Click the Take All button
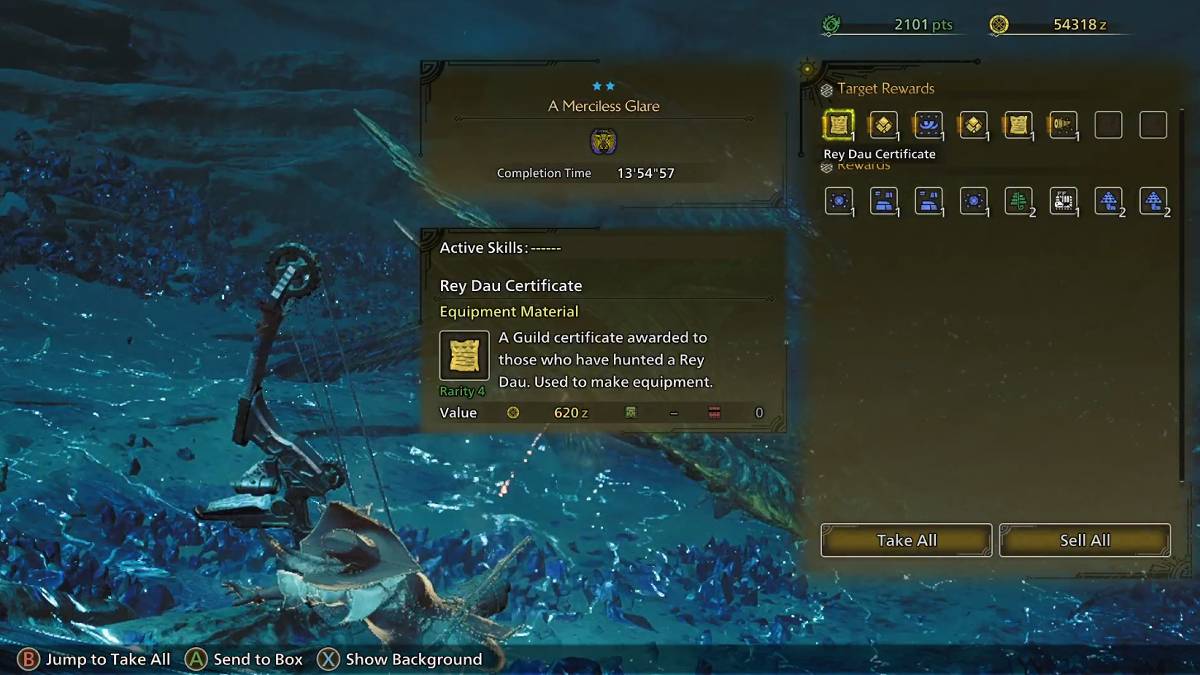The height and width of the screenshot is (675, 1200). coord(906,540)
